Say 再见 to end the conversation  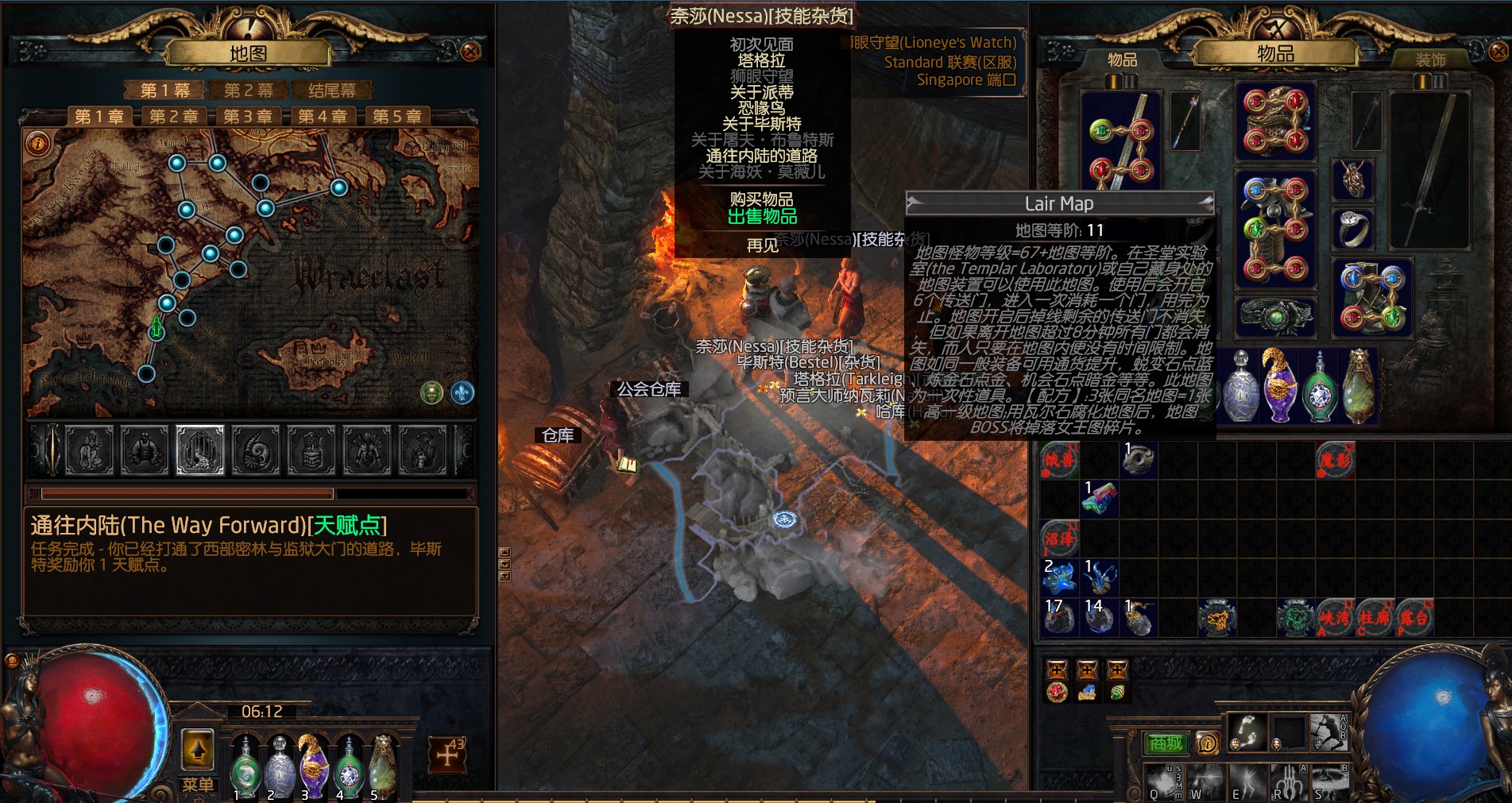pos(761,245)
